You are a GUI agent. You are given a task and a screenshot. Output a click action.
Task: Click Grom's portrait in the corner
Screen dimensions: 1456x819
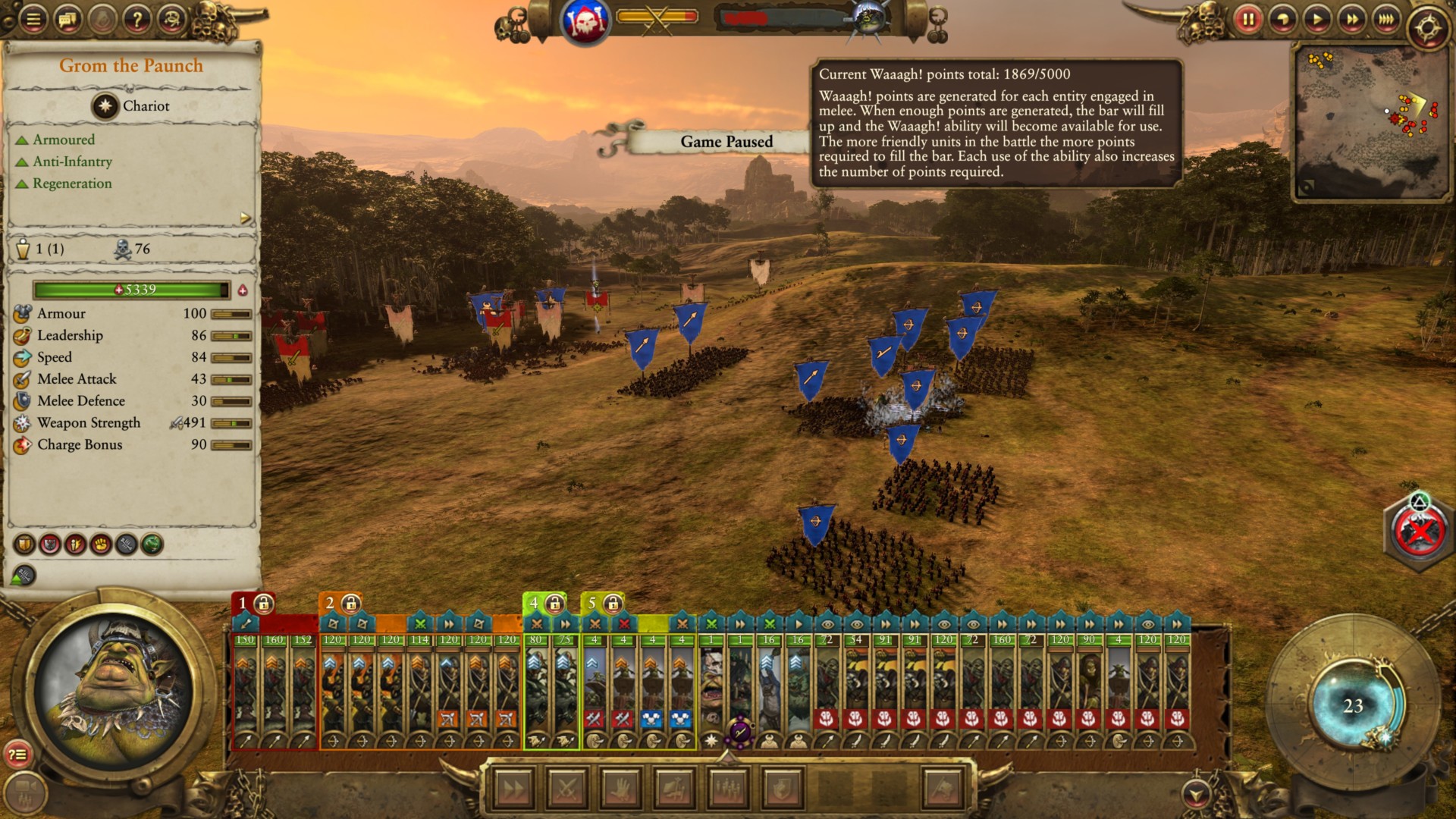pos(114,690)
